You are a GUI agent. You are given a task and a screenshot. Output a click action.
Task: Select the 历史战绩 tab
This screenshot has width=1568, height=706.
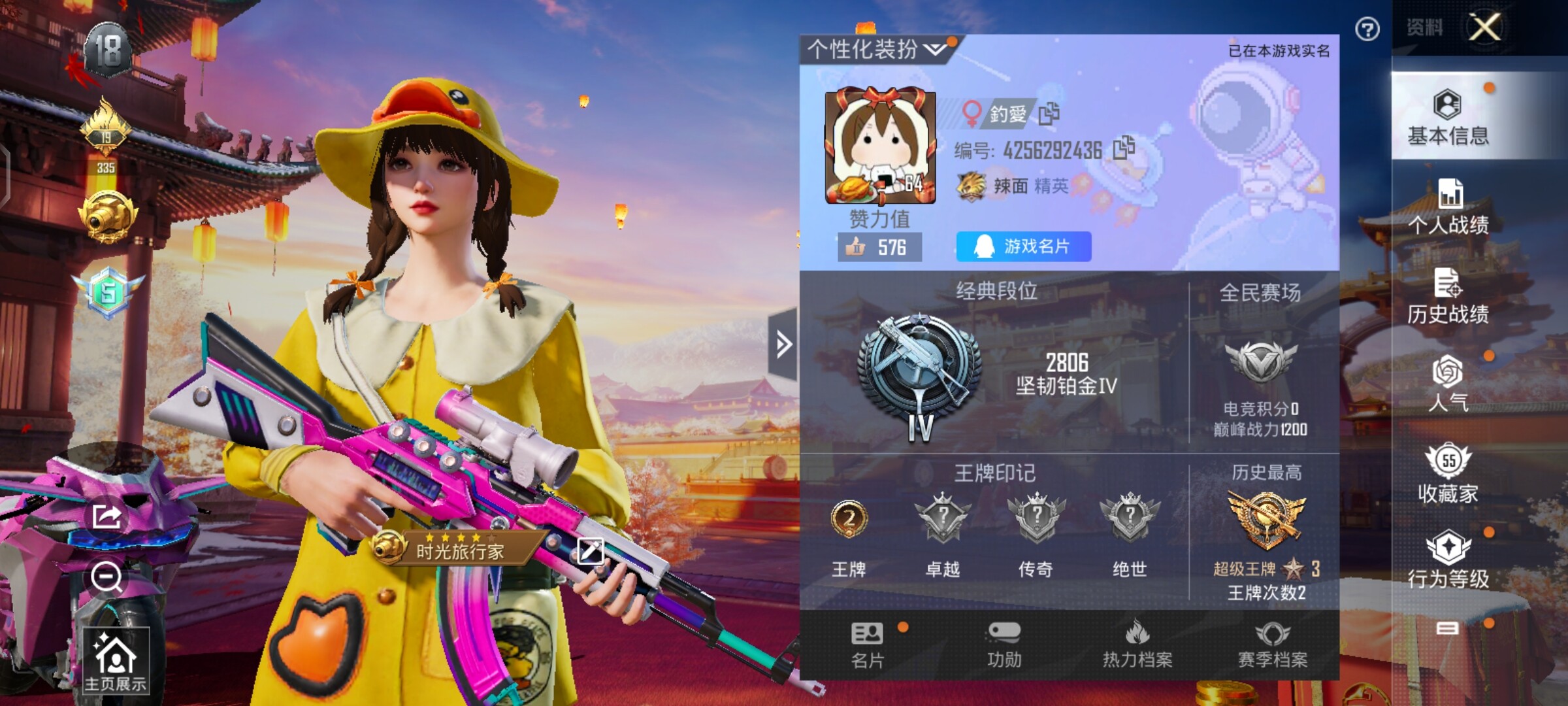pyautogui.click(x=1448, y=296)
